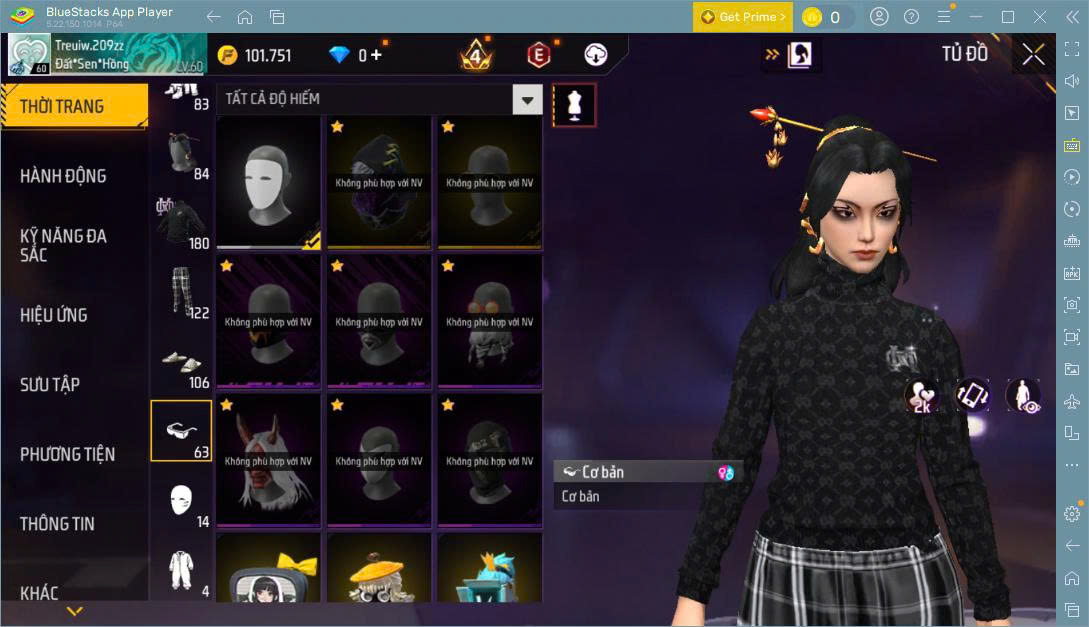Viewport: 1089px width, 627px height.
Task: Switch to the HÀNH ĐỘNG tab
Action: tap(63, 176)
